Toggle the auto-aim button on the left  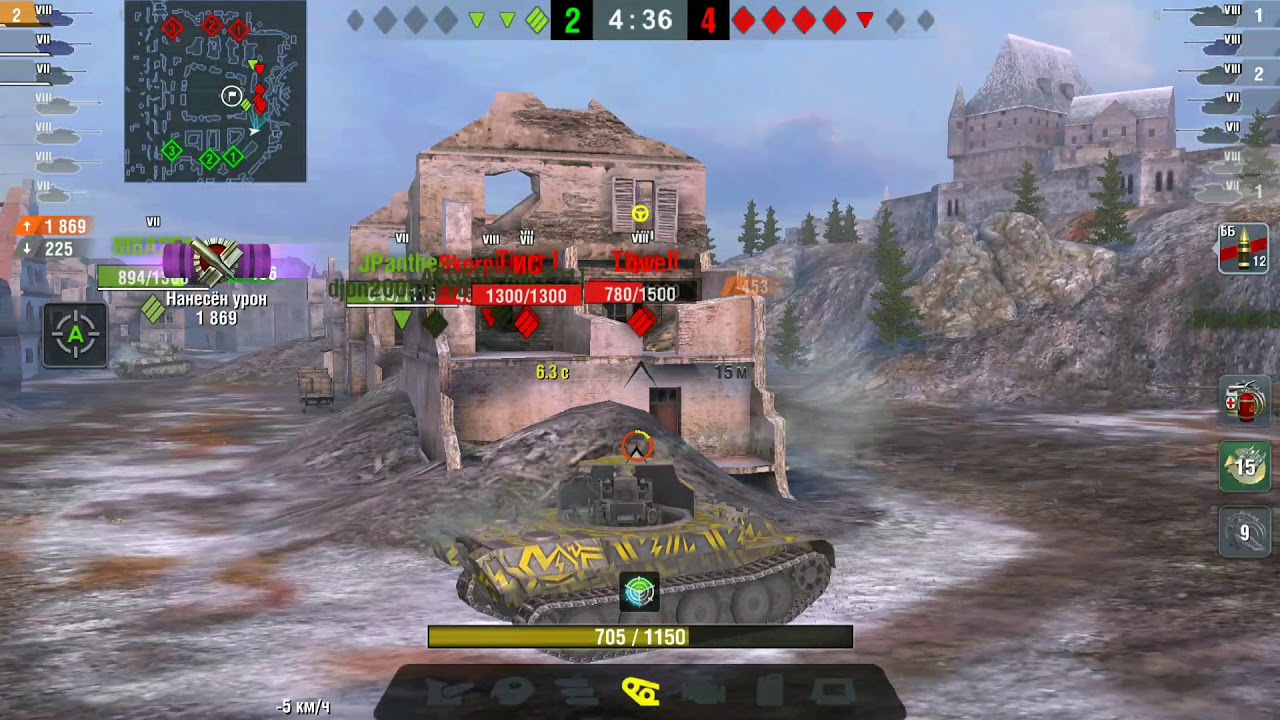[x=75, y=336]
